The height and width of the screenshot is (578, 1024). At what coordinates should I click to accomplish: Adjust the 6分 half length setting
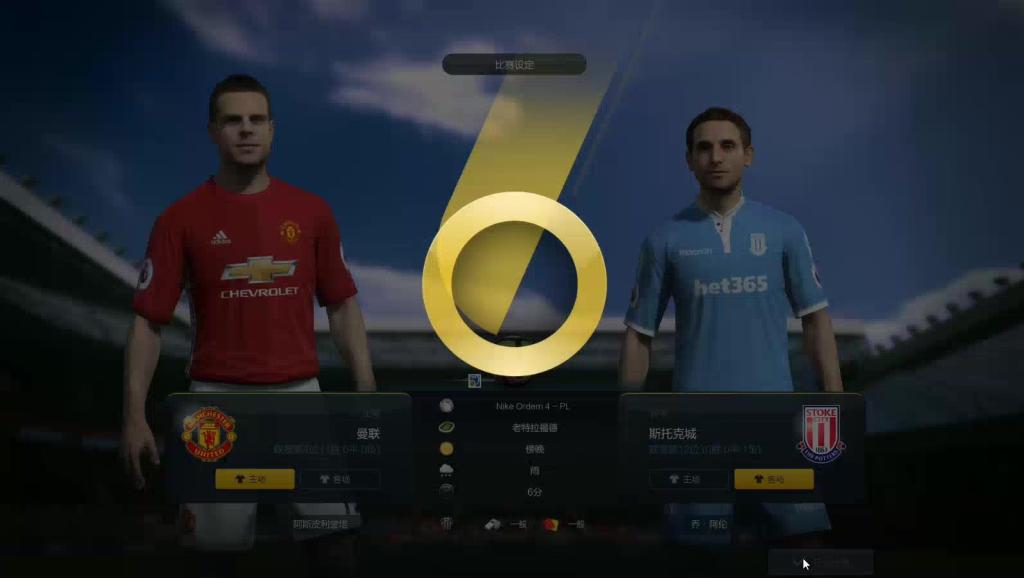(x=533, y=491)
